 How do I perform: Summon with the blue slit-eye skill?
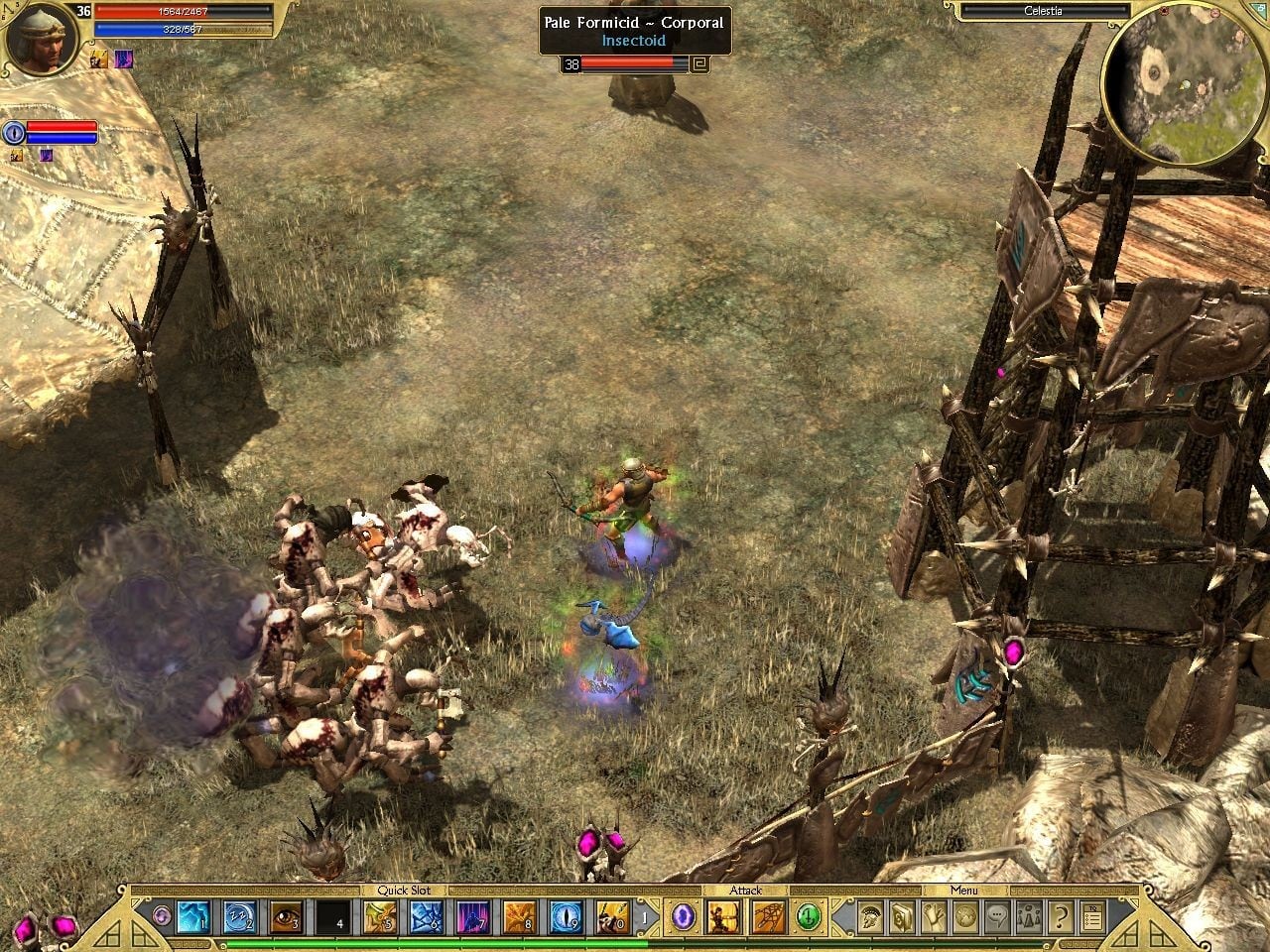click(x=566, y=917)
